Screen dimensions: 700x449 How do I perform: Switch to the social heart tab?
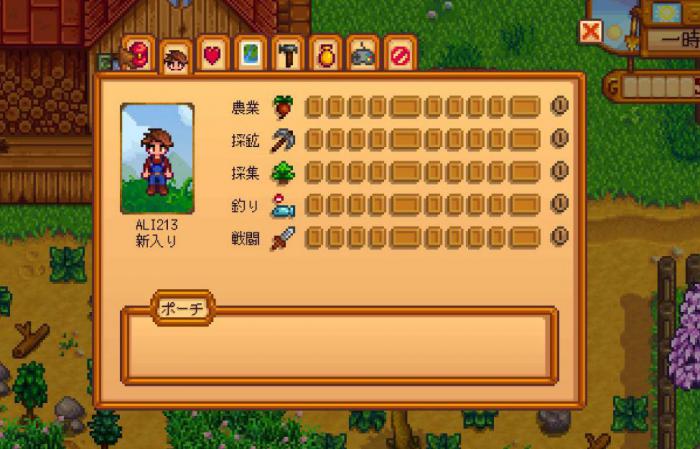coord(212,55)
